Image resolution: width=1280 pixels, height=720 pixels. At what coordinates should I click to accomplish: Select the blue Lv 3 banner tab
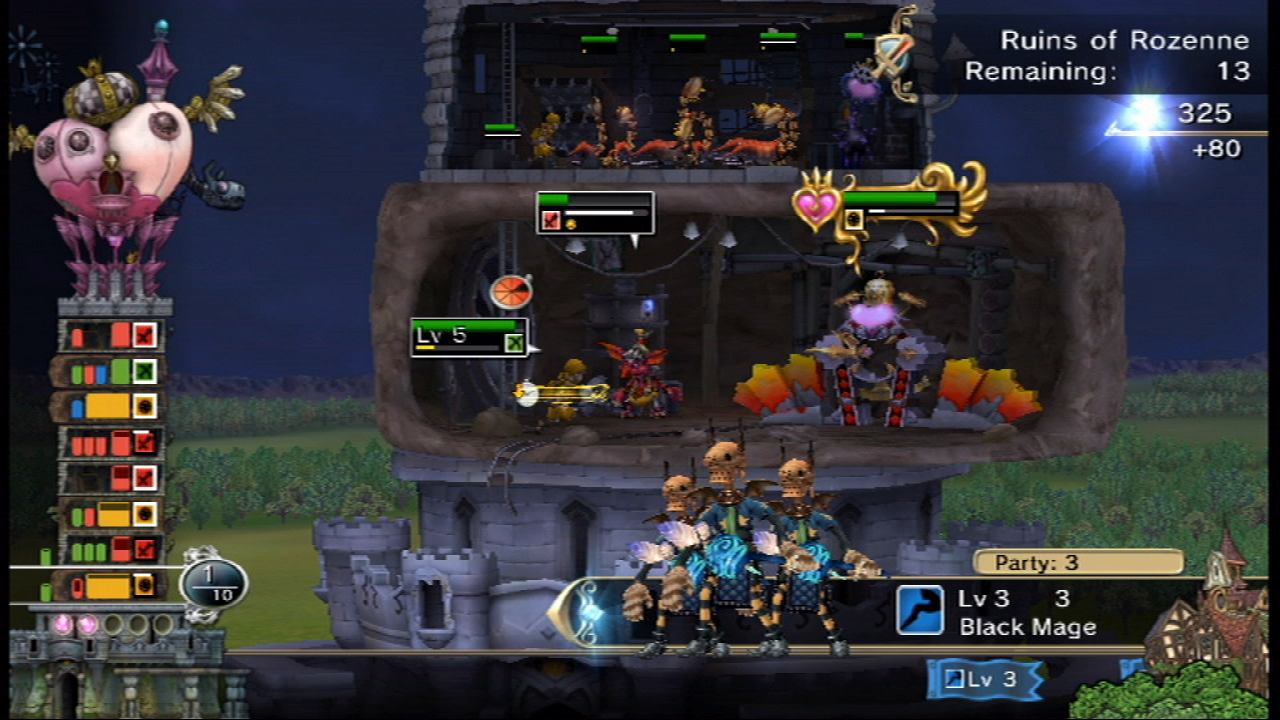tap(985, 680)
